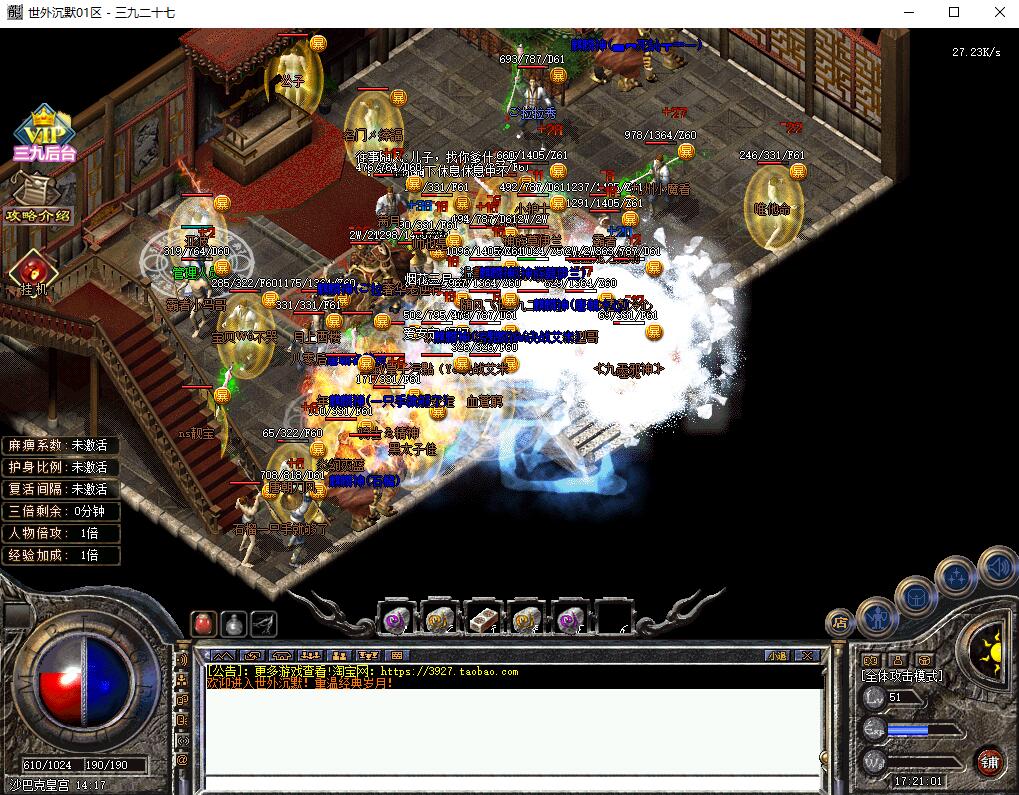Use the mahjong-tile item in the hotbar
The width and height of the screenshot is (1019, 795).
click(484, 620)
